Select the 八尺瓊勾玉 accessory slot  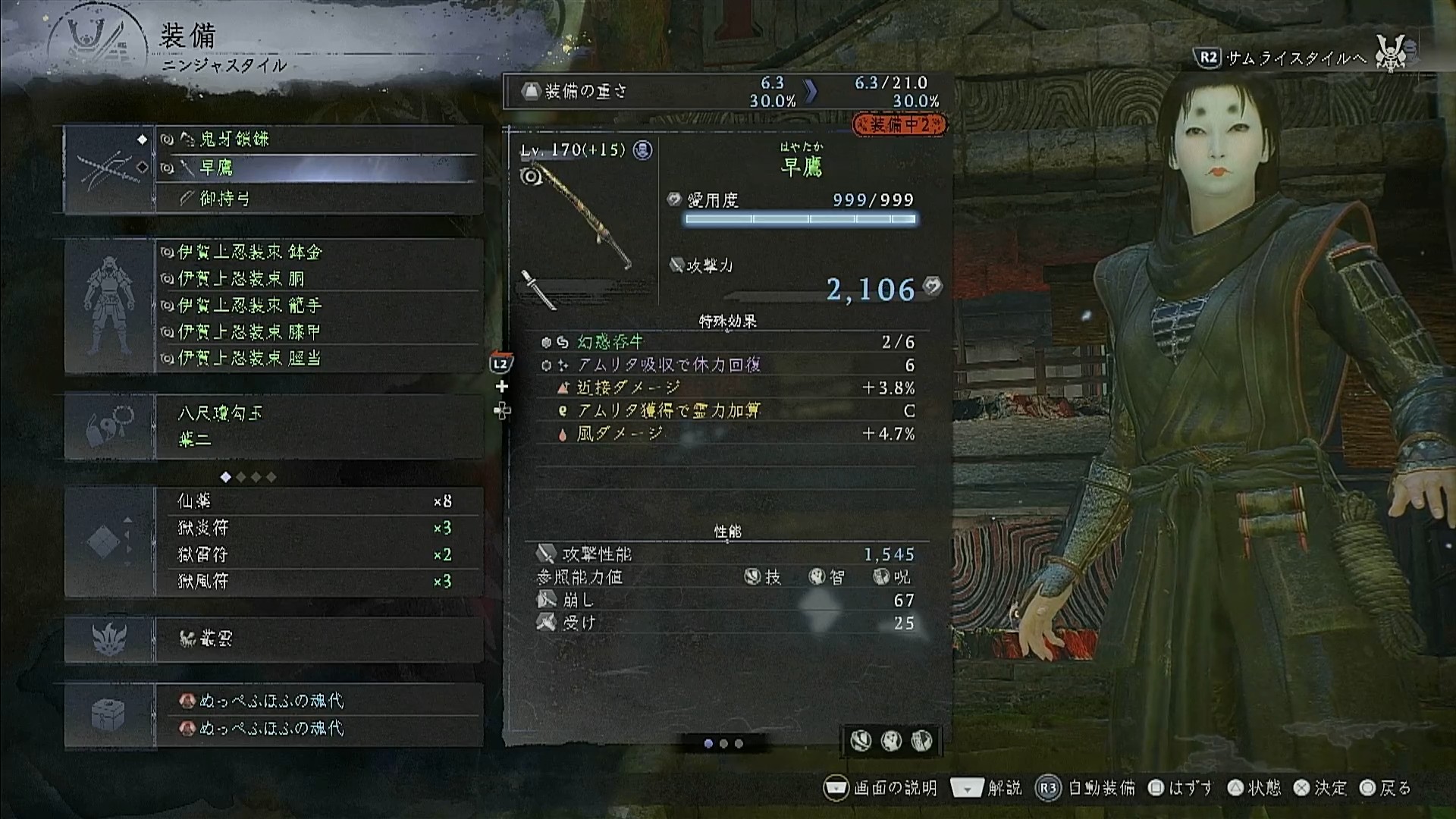click(318, 413)
